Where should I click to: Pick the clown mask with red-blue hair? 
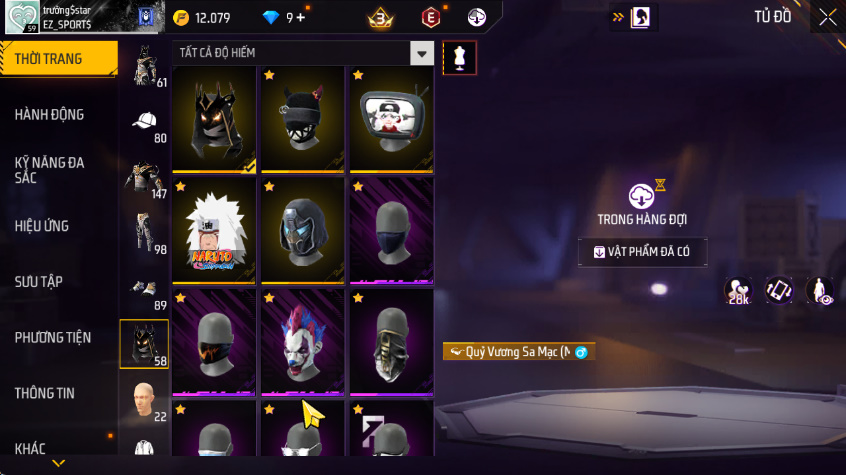pos(302,342)
